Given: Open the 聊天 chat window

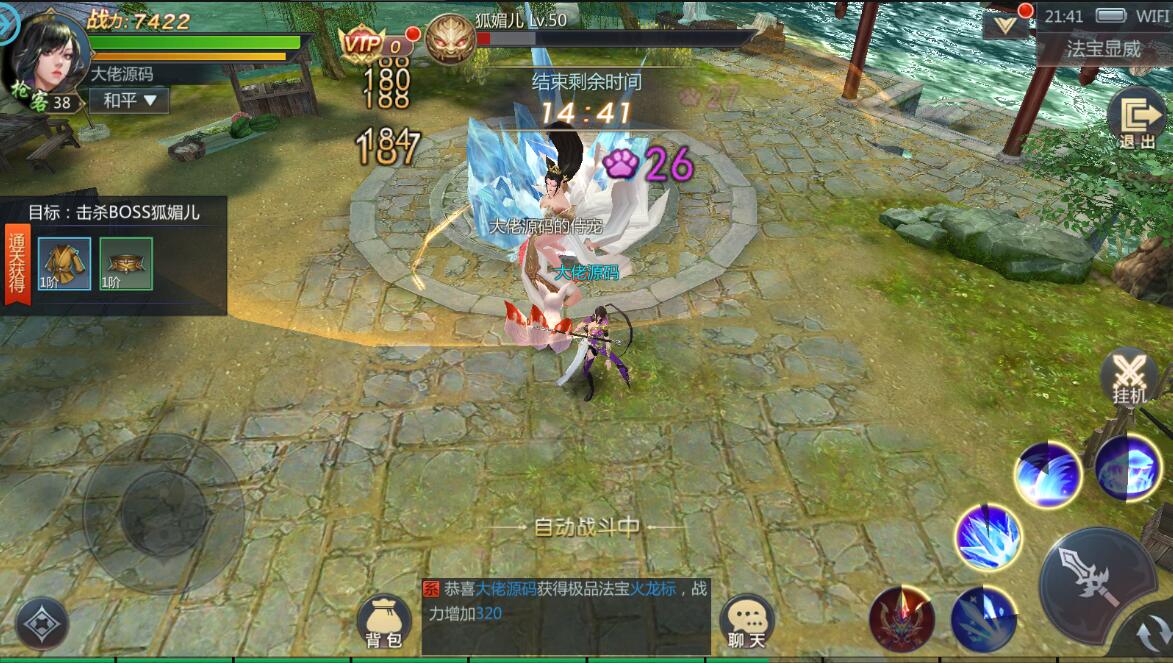Looking at the screenshot, I should (747, 622).
